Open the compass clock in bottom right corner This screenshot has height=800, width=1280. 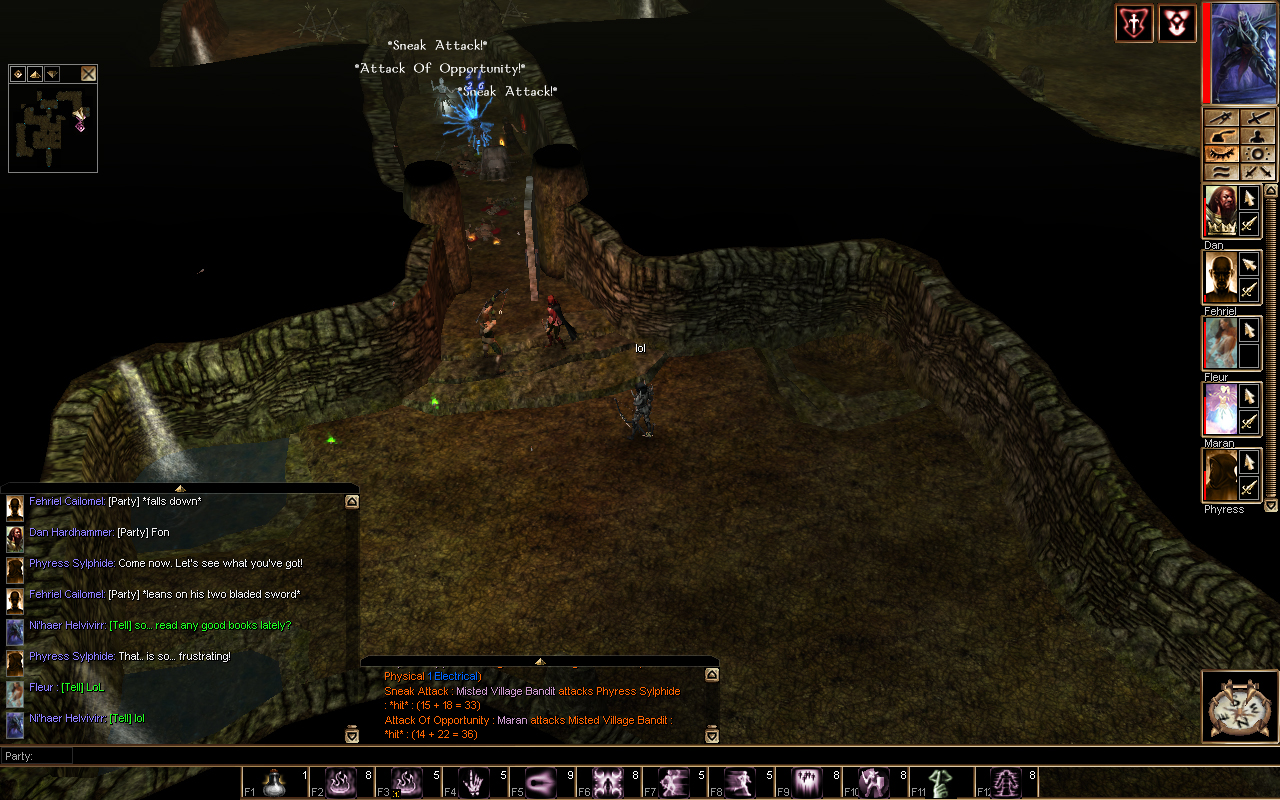(1239, 706)
